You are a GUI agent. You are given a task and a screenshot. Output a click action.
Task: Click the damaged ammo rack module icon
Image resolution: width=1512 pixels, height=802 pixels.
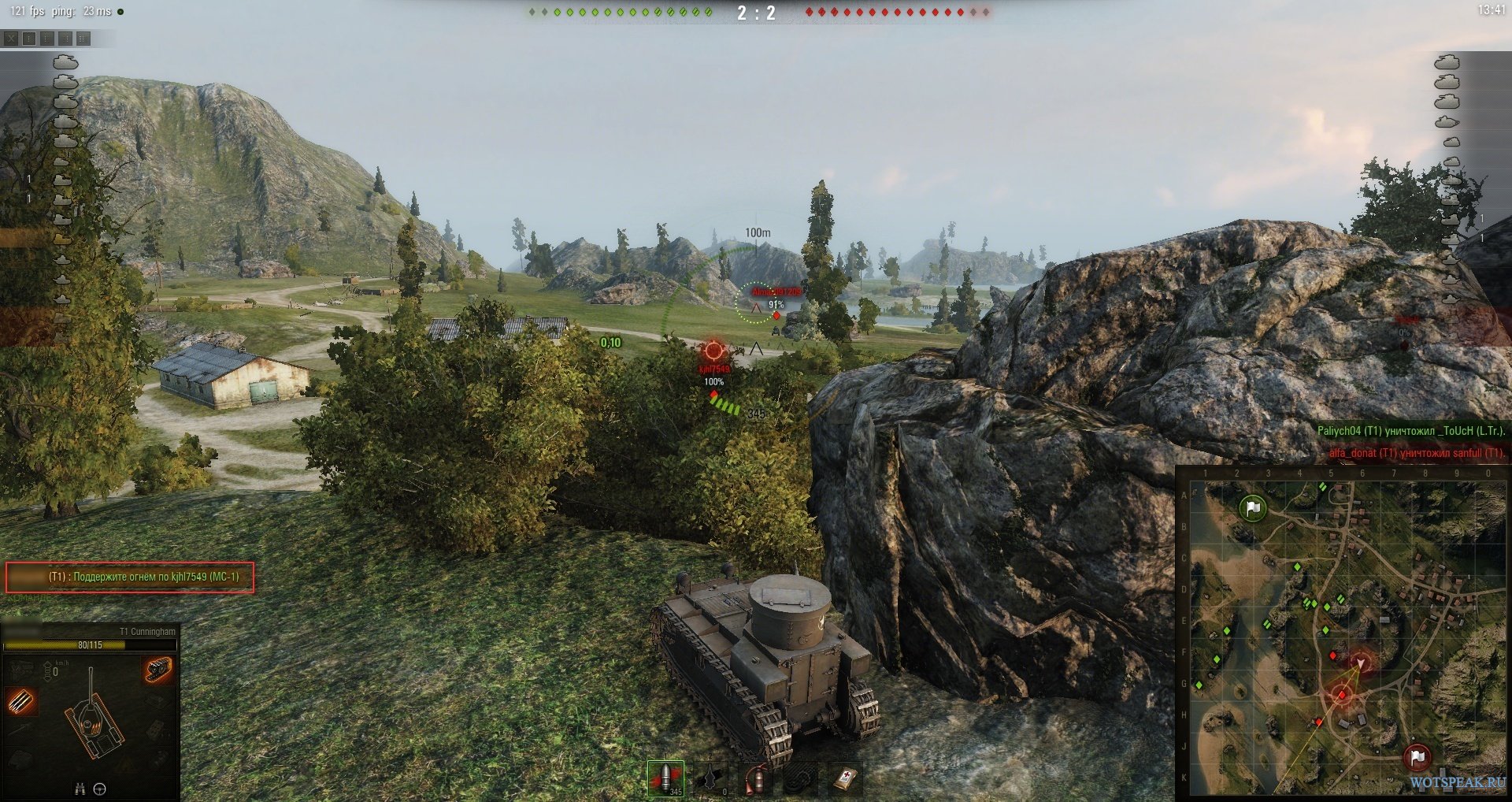point(21,700)
